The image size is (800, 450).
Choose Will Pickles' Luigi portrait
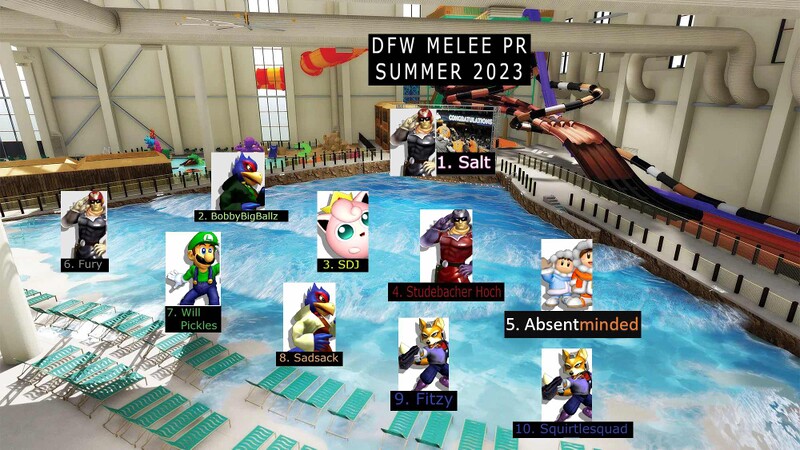pos(193,268)
